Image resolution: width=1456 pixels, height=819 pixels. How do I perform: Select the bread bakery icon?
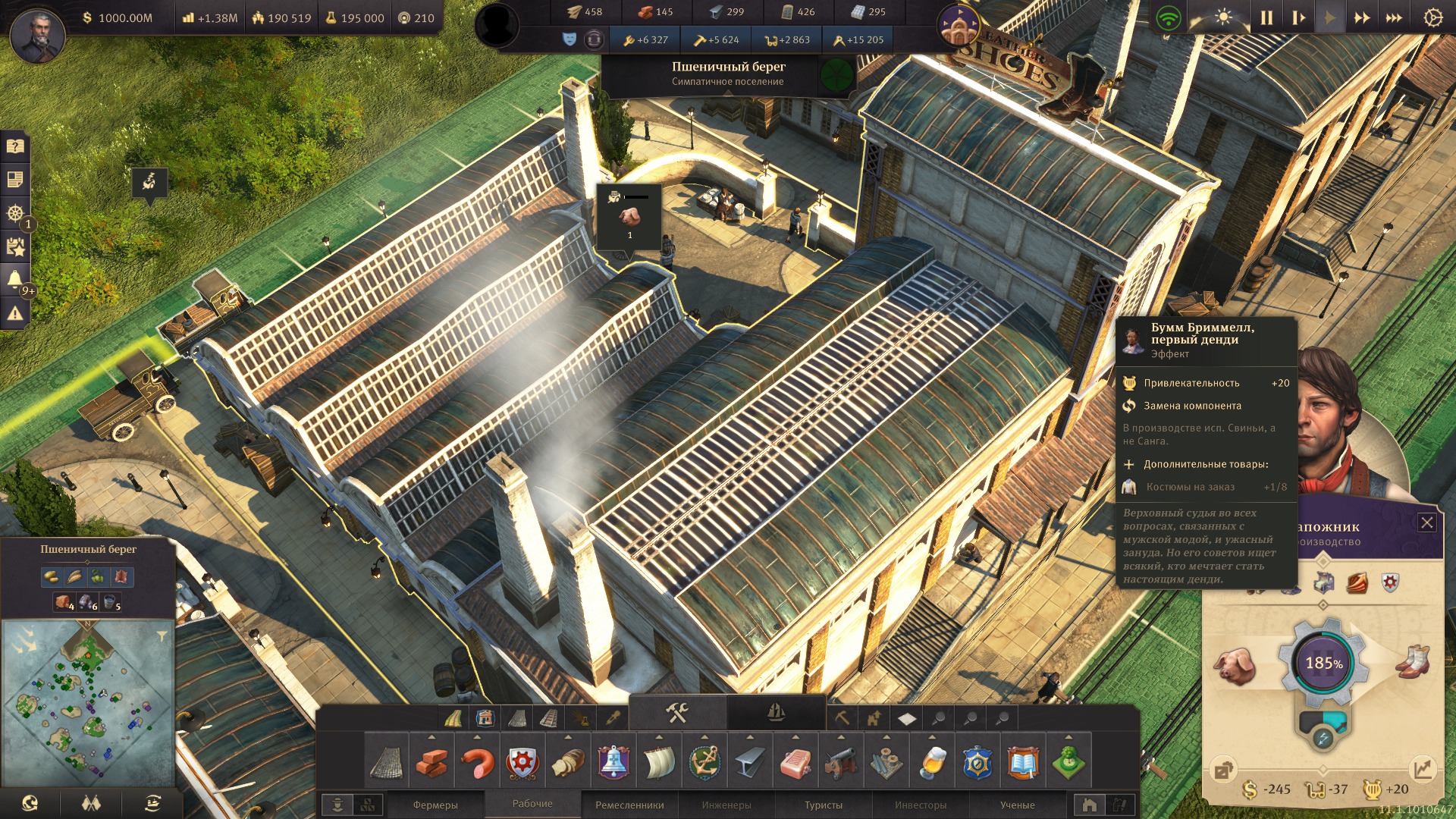(568, 762)
